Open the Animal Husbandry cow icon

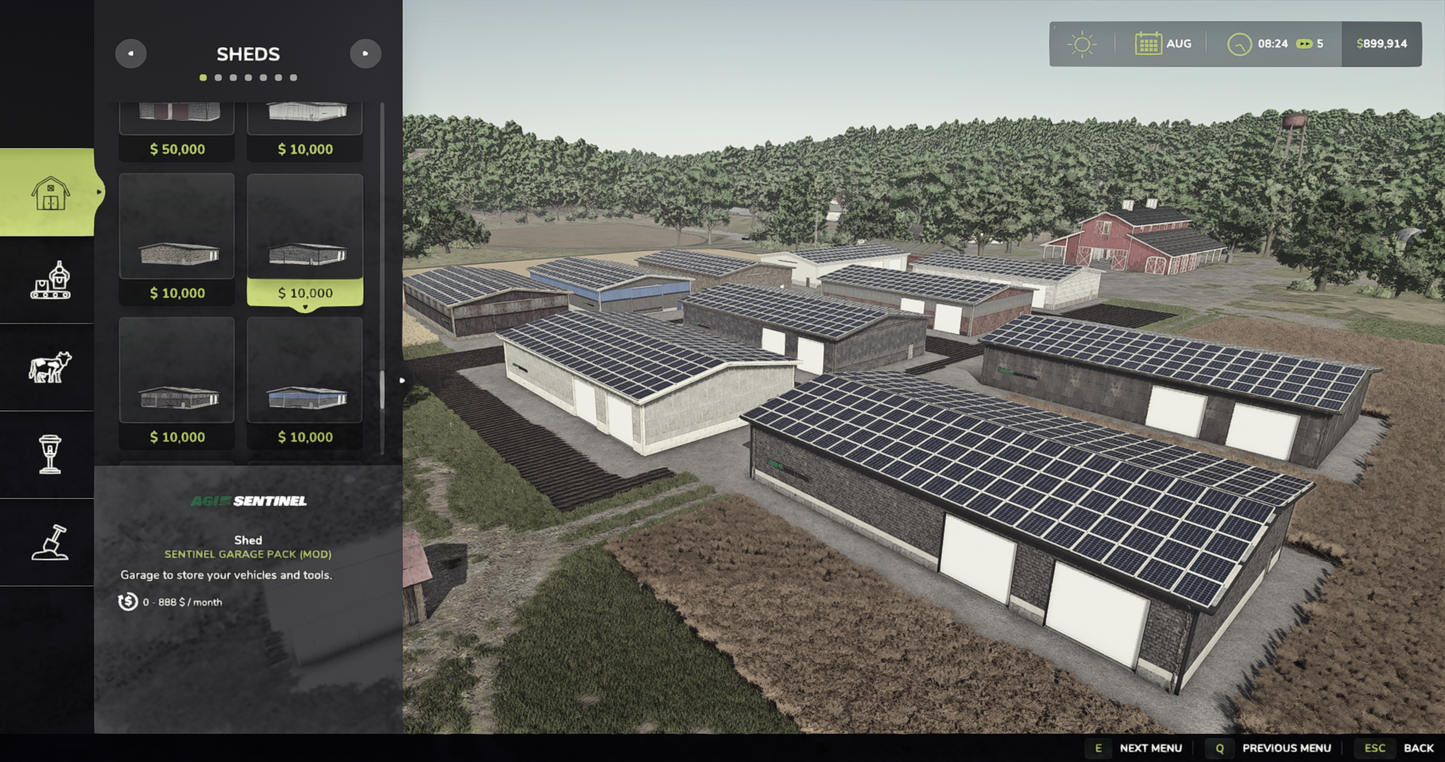pyautogui.click(x=47, y=367)
